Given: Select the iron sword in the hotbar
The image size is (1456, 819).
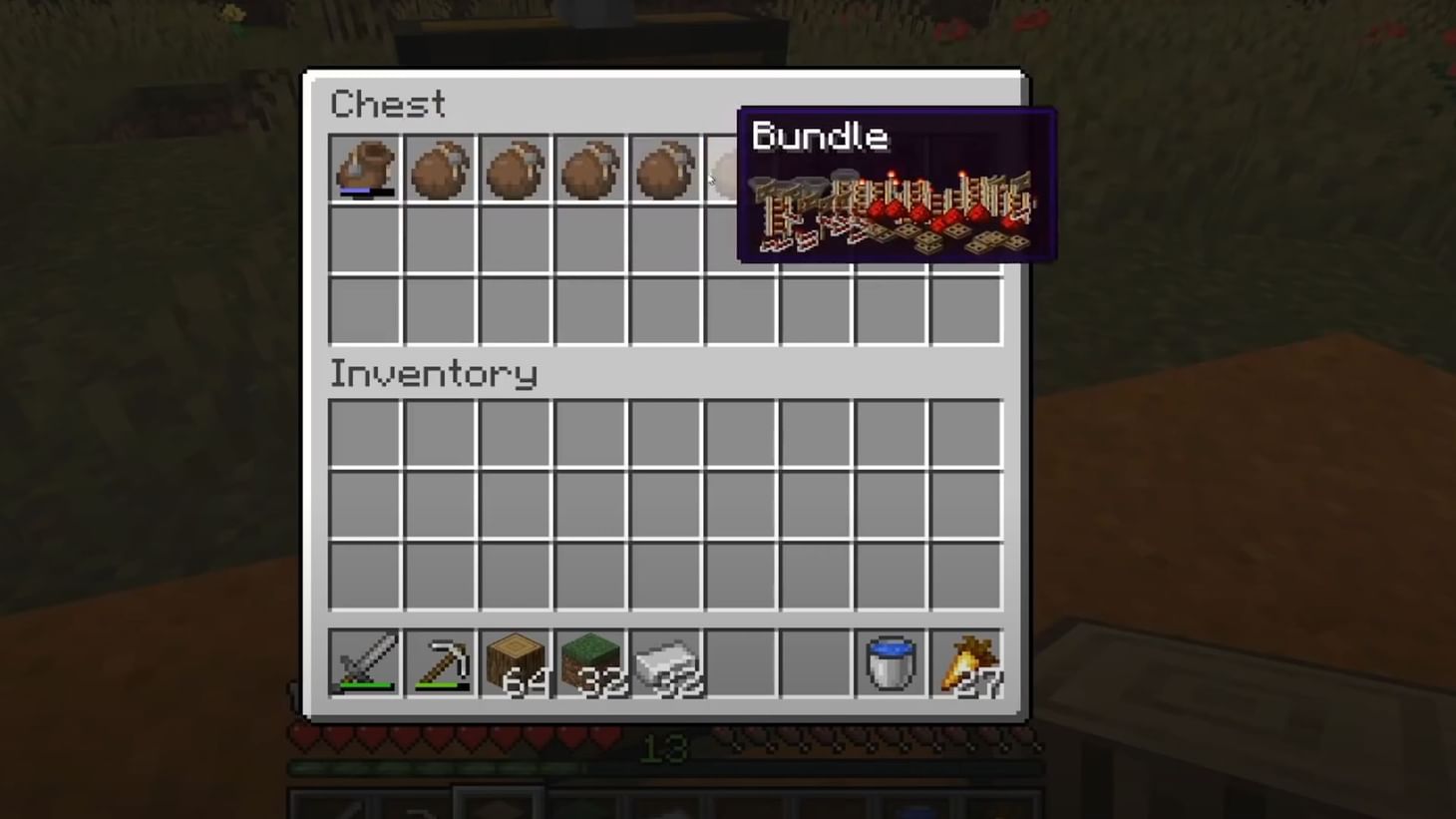Looking at the screenshot, I should (364, 663).
